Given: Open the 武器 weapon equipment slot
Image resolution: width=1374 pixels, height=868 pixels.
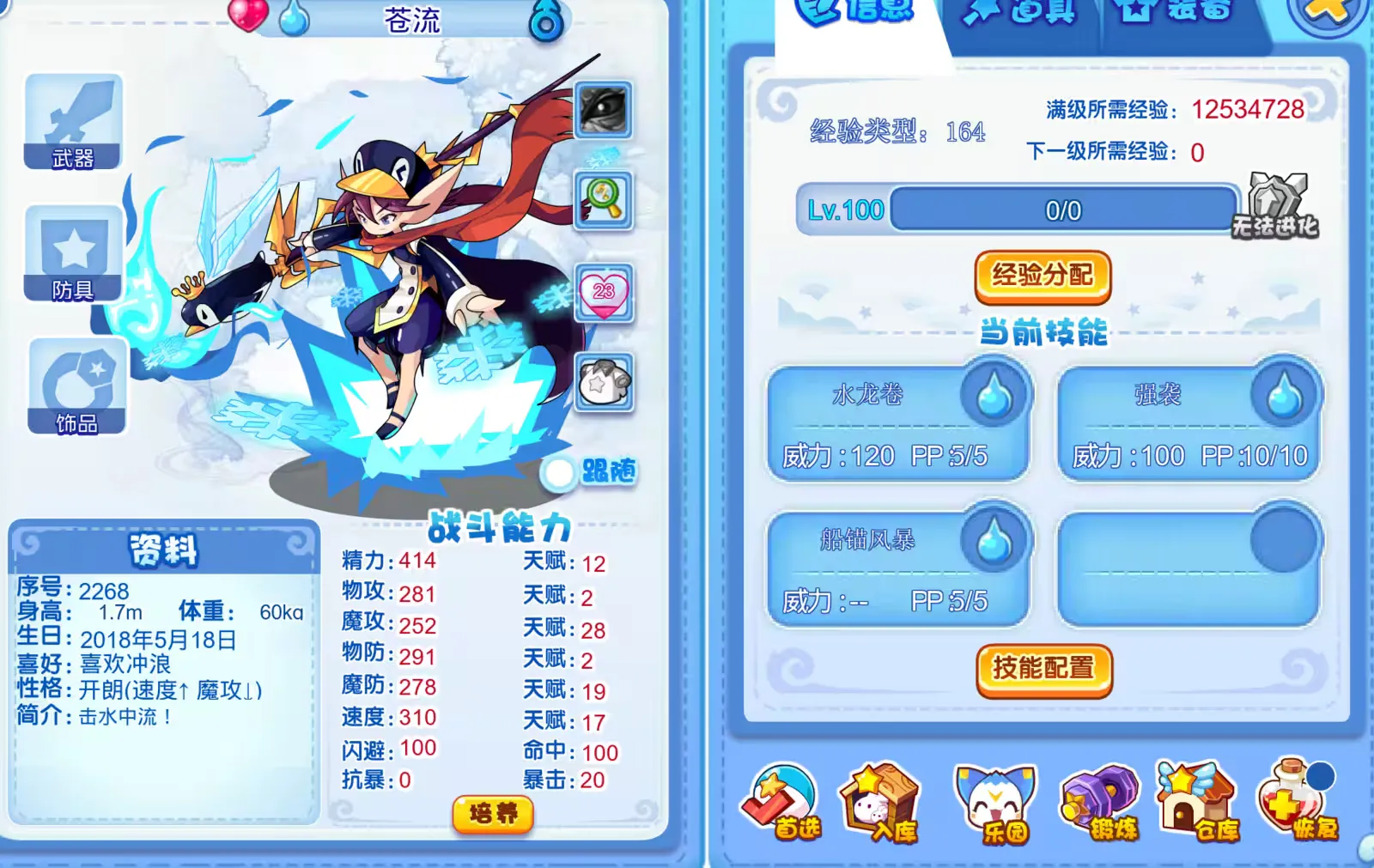Looking at the screenshot, I should pyautogui.click(x=73, y=122).
